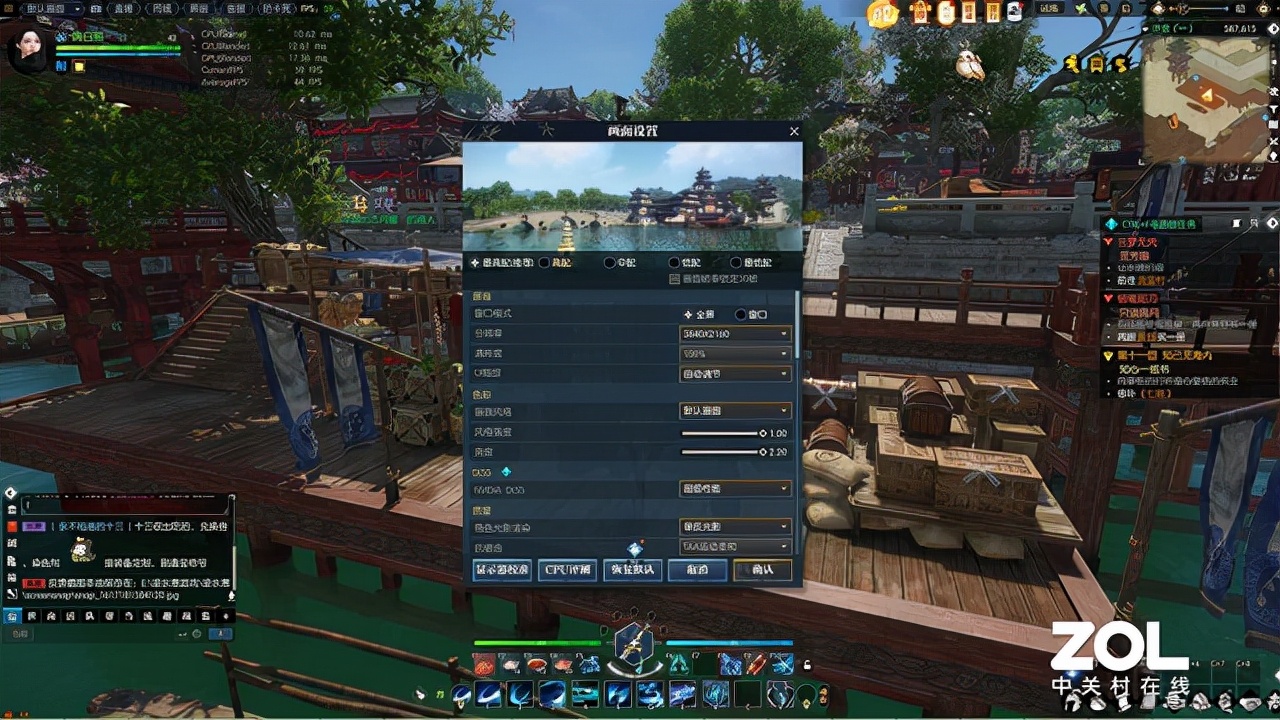Select the first skill icon on the bottom hotbar
Image resolution: width=1280 pixels, height=720 pixels.
point(460,695)
